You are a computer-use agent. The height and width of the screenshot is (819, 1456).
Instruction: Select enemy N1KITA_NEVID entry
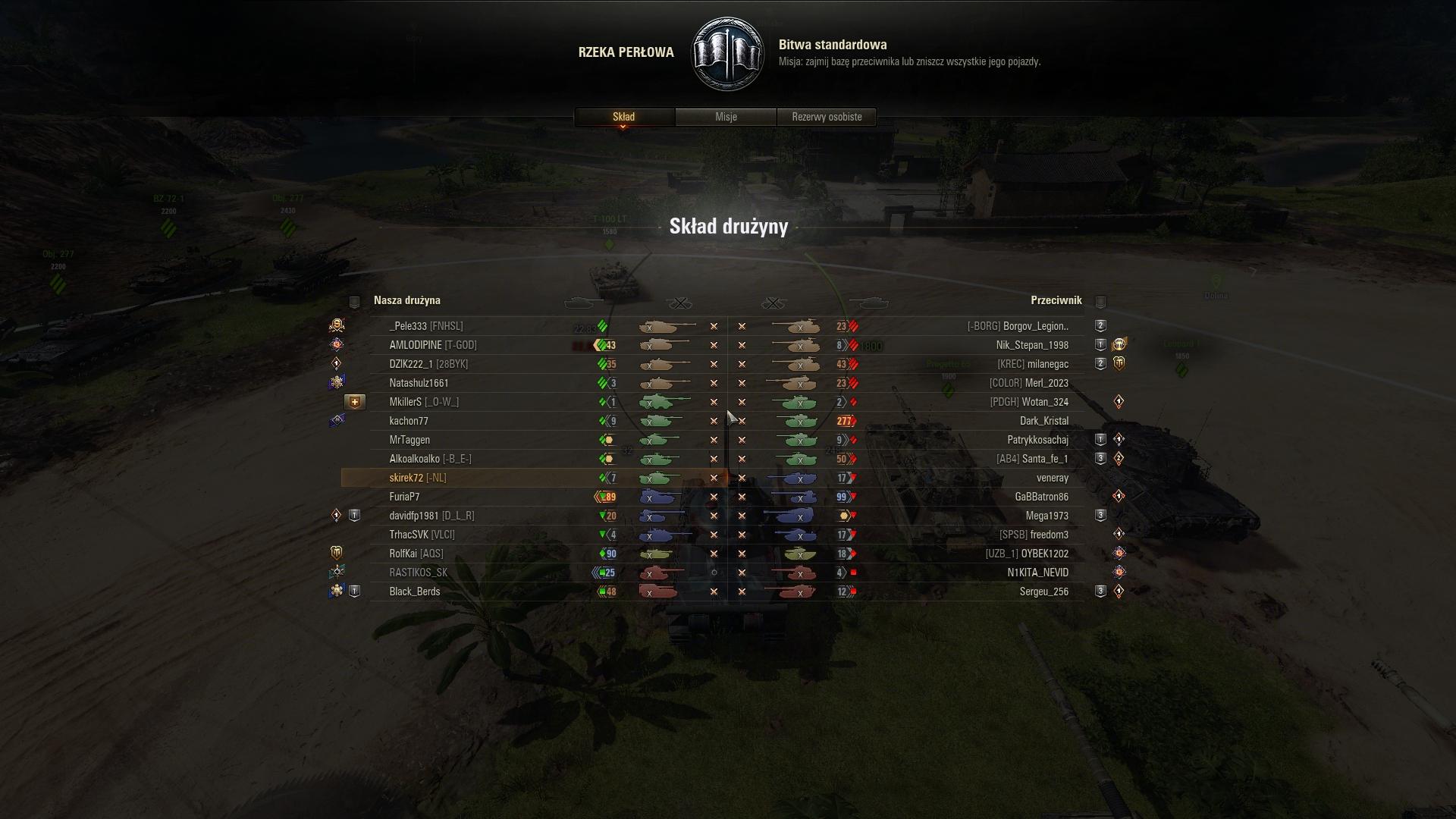(x=1037, y=573)
